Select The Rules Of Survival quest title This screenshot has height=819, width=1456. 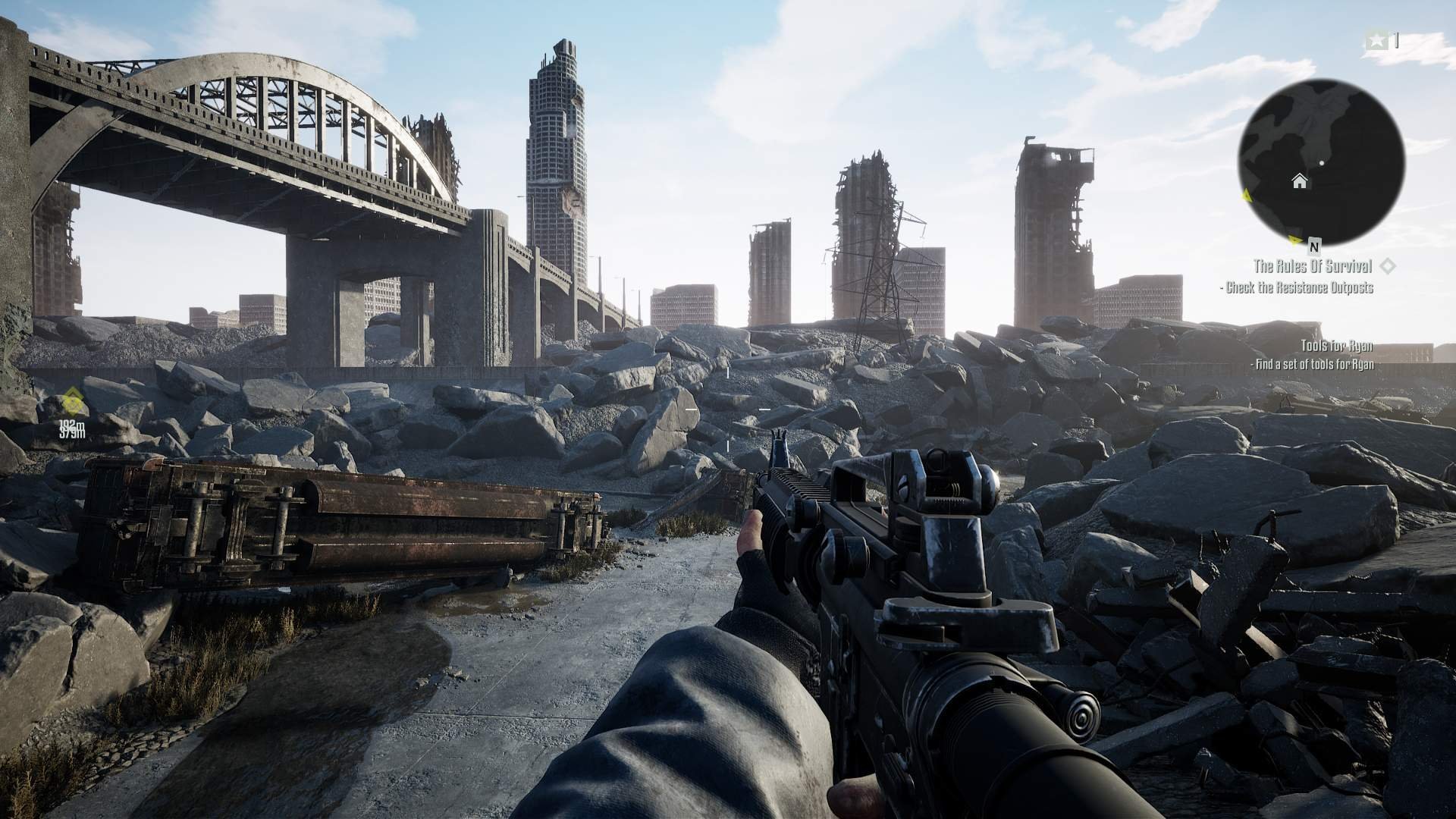(1314, 265)
